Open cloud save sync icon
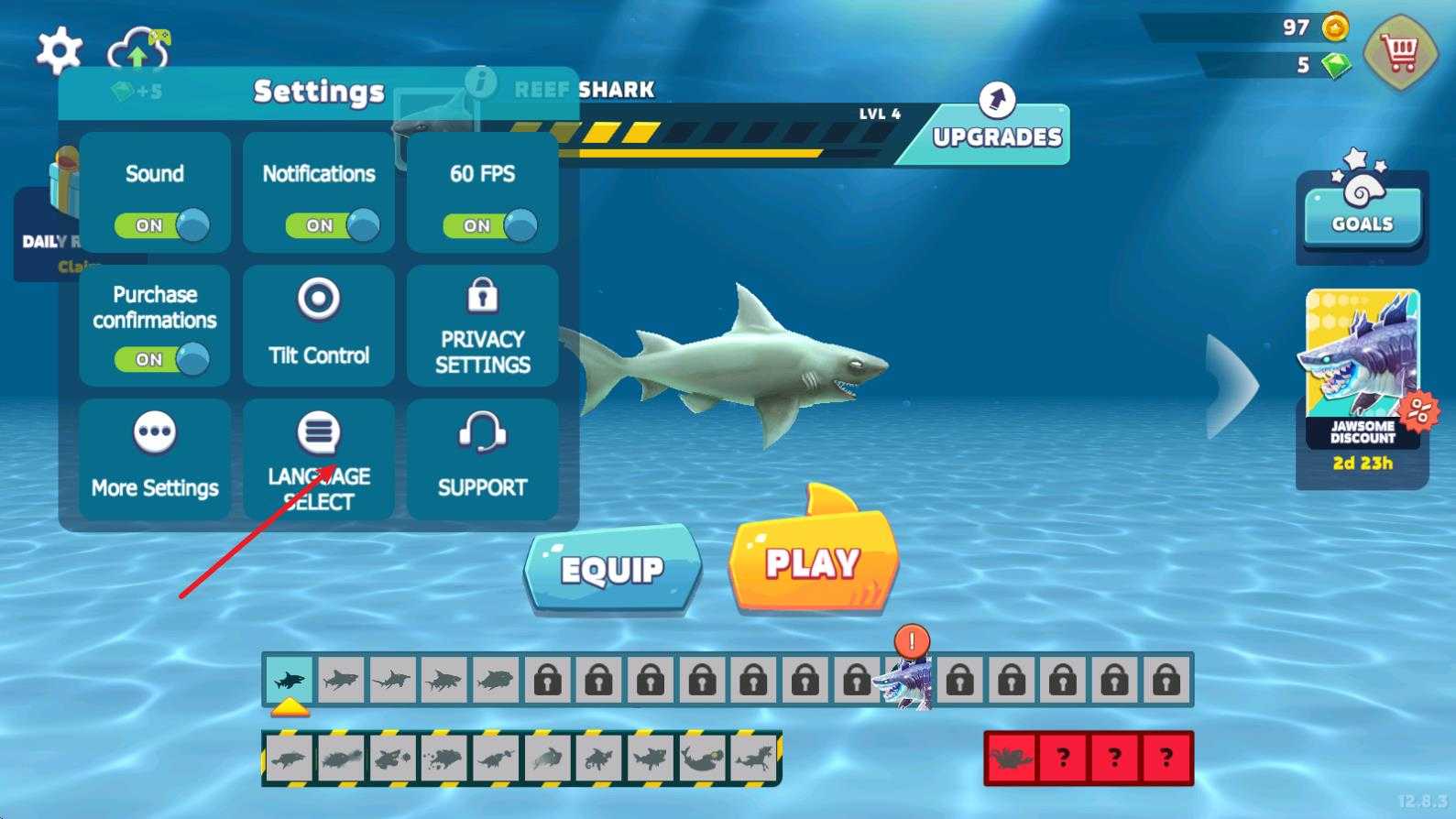1456x819 pixels. pos(138,50)
